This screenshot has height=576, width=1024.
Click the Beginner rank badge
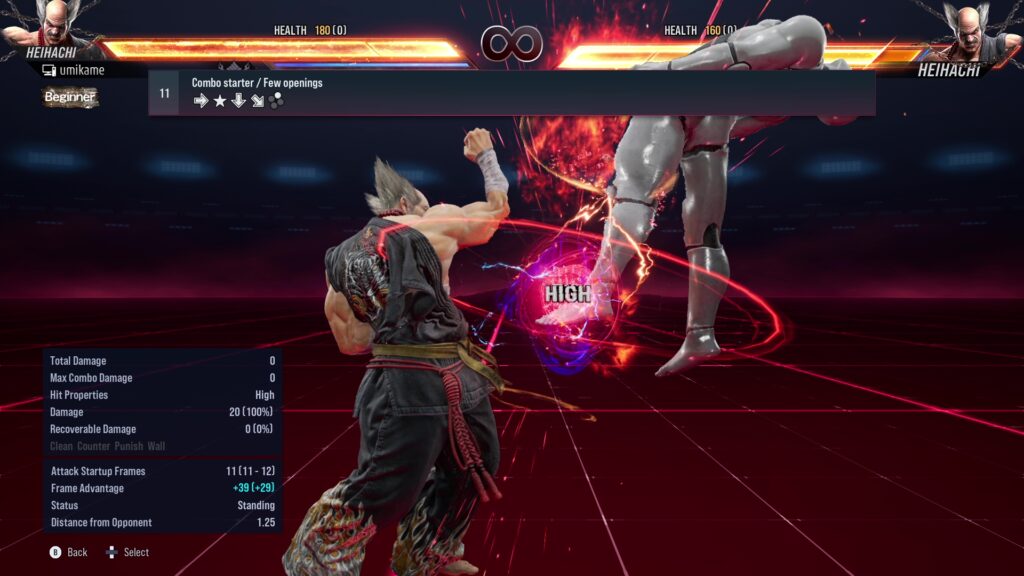click(70, 97)
